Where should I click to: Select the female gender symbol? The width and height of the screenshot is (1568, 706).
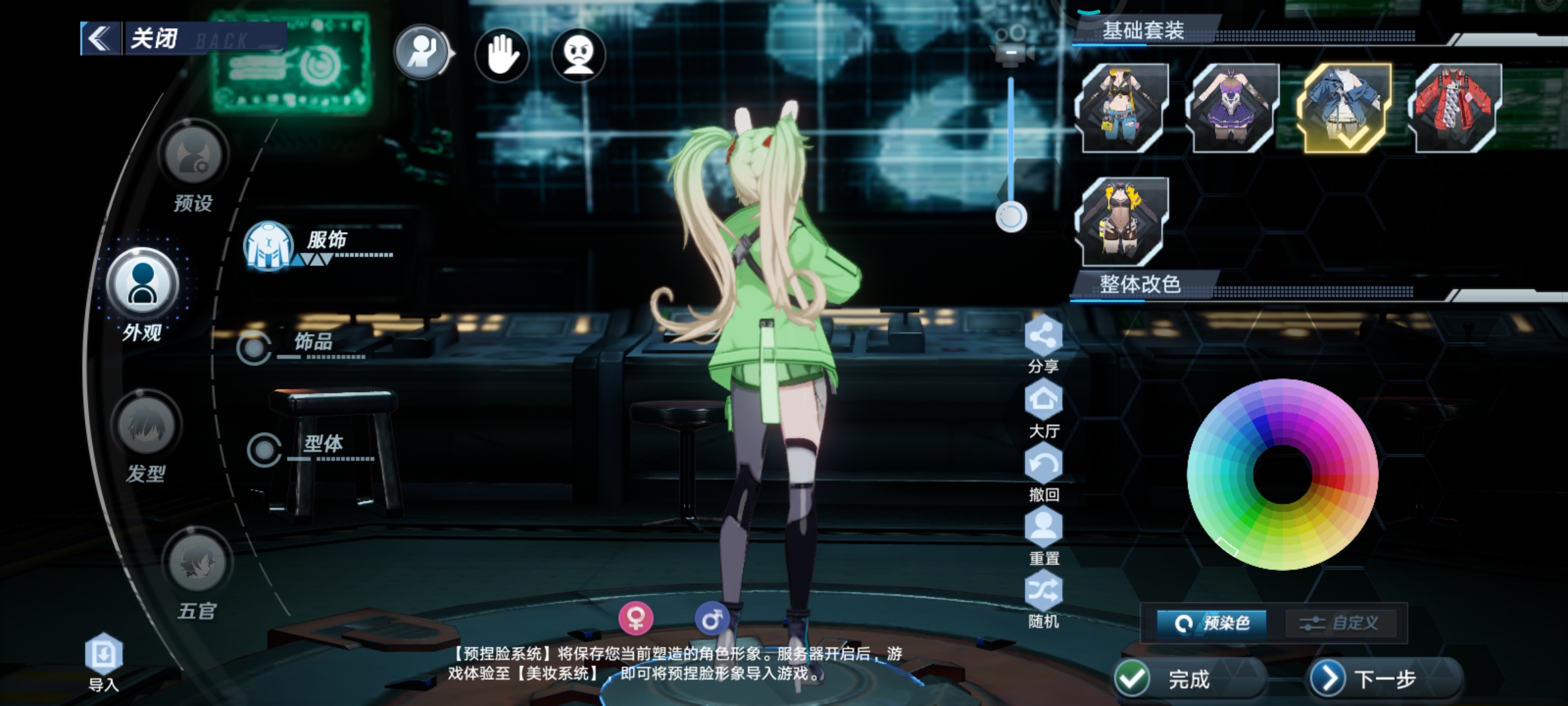coord(636,618)
